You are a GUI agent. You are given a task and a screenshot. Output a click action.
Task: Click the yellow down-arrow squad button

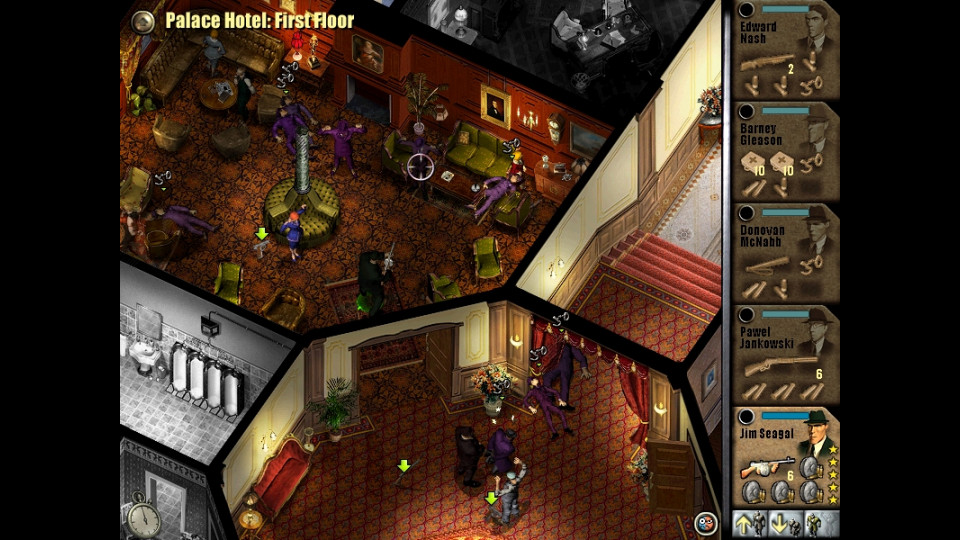(x=785, y=523)
